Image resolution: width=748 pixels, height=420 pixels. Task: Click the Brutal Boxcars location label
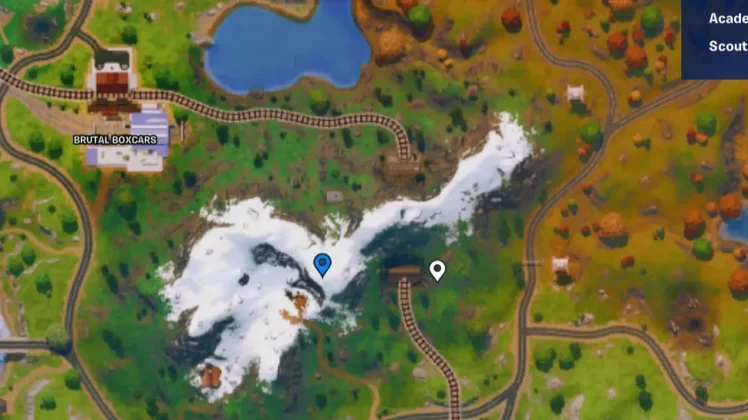point(115,140)
